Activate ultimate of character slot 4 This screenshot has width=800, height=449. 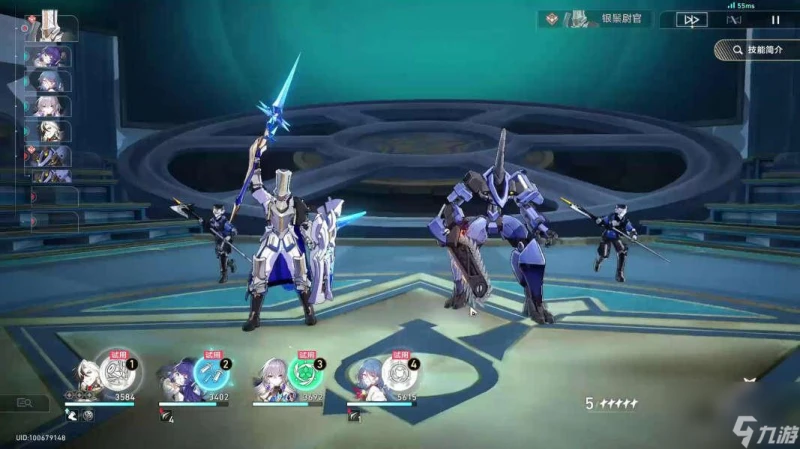pyautogui.click(x=400, y=375)
